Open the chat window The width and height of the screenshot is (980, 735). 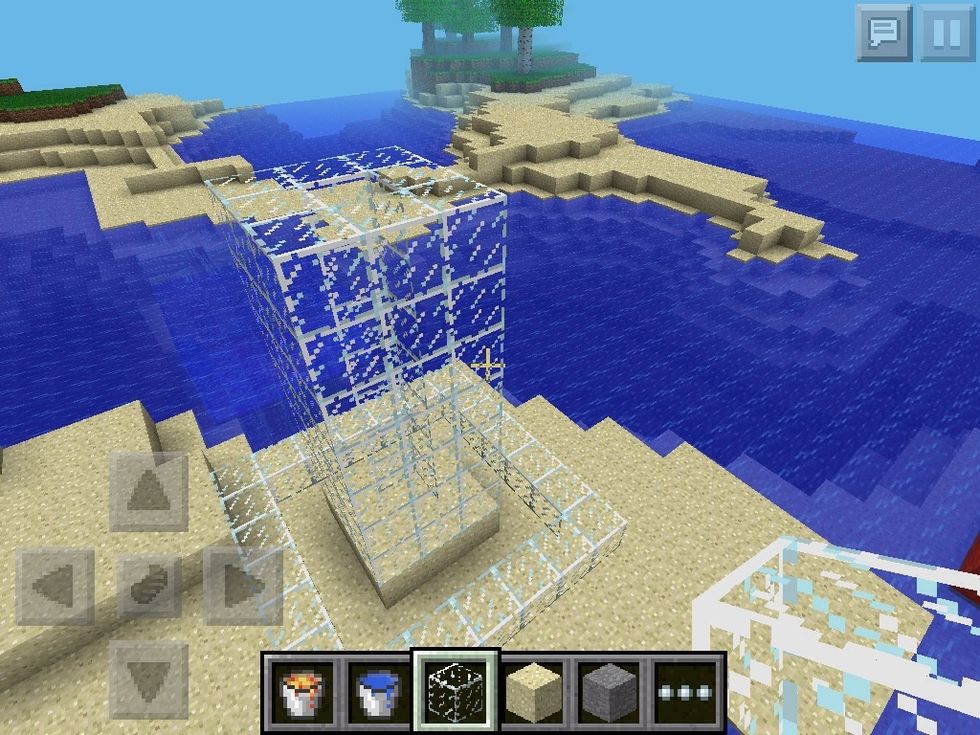coord(884,34)
